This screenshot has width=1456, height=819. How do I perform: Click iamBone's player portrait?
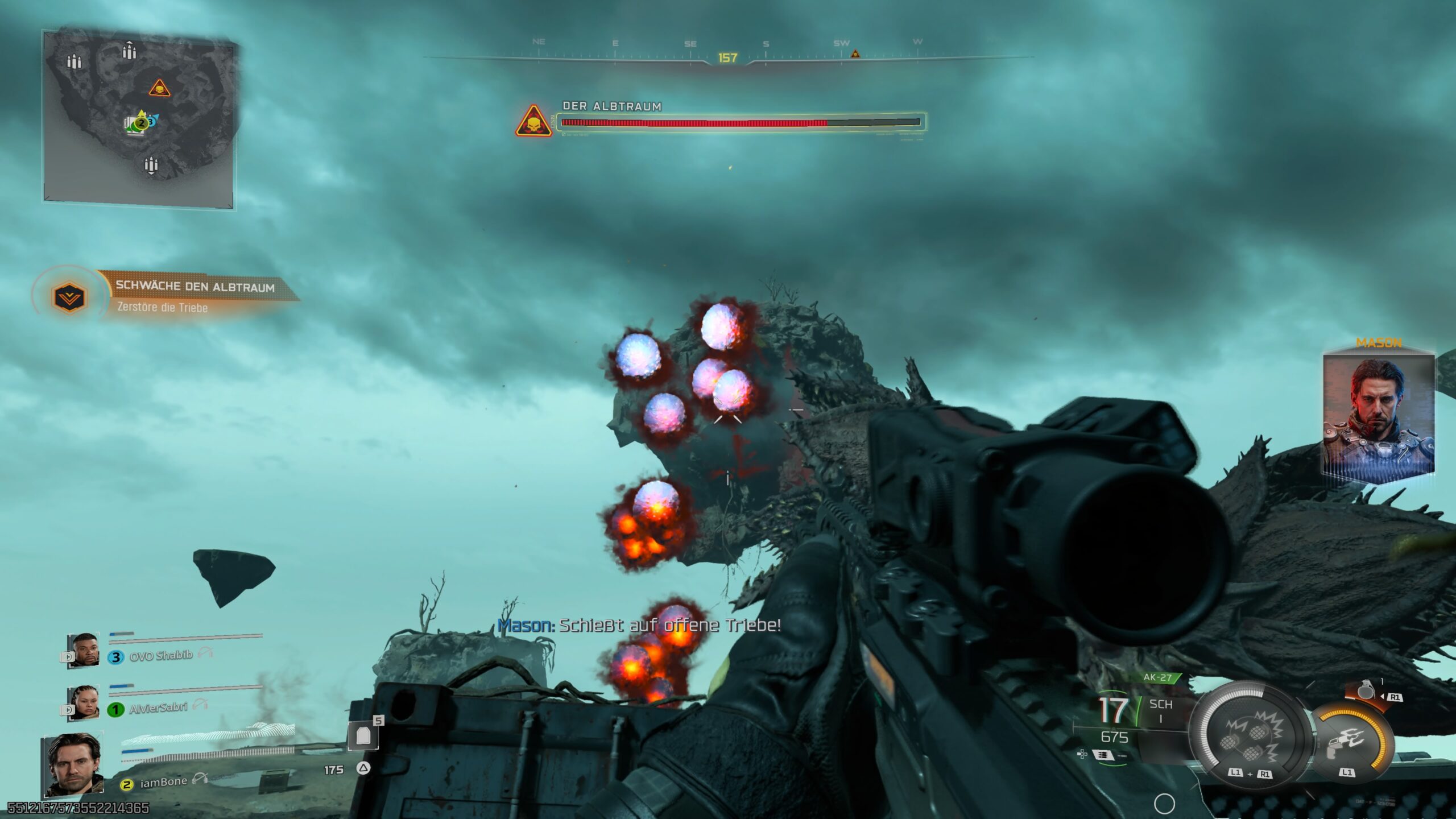[x=73, y=764]
